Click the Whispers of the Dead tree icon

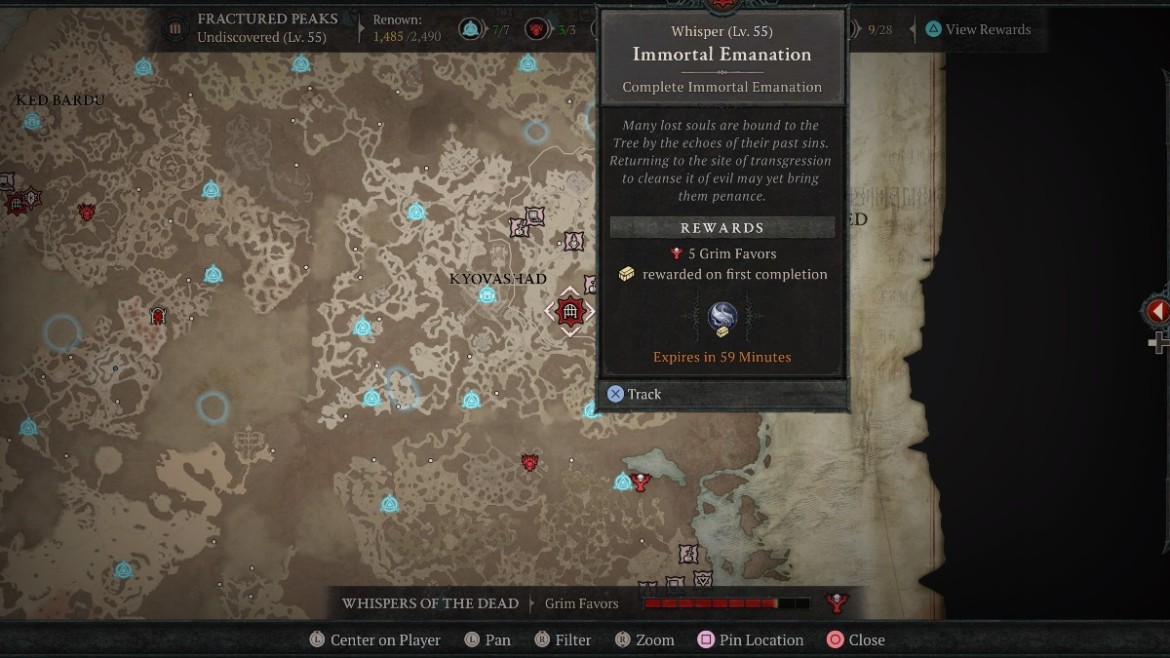click(836, 603)
